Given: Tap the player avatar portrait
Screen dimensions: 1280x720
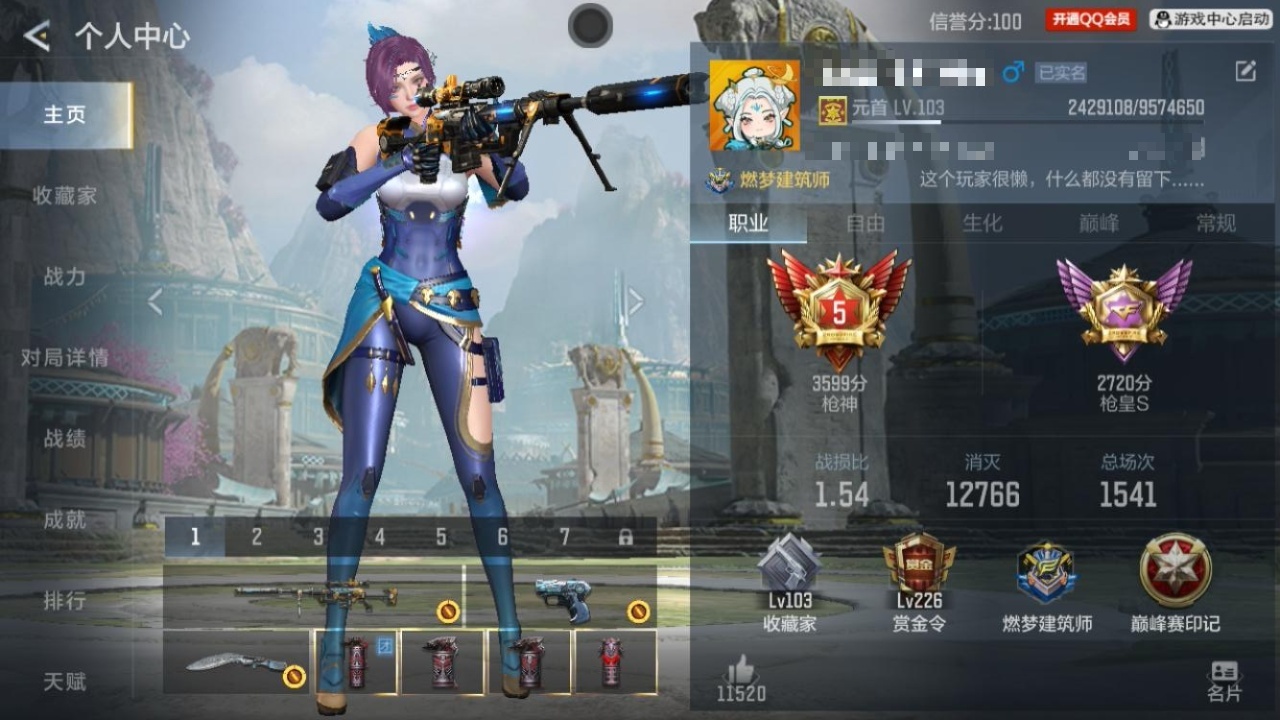Looking at the screenshot, I should click(x=754, y=106).
